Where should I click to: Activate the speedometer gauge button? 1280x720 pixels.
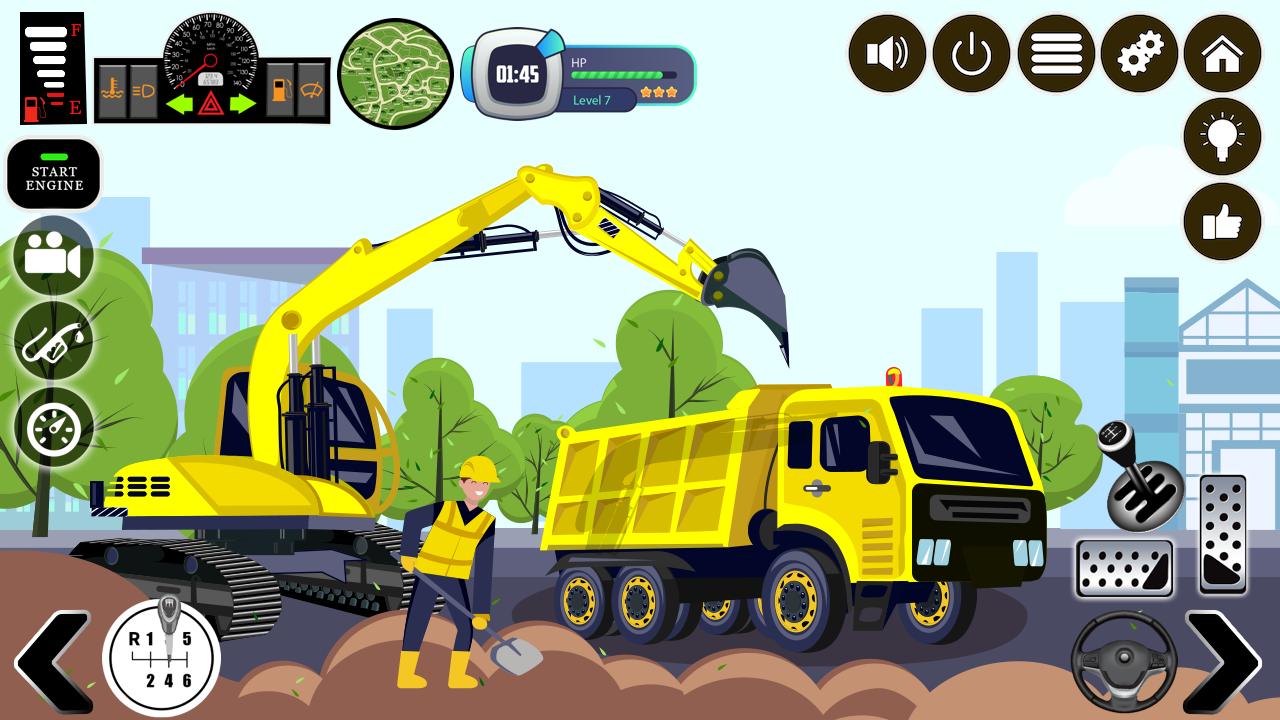[53, 427]
